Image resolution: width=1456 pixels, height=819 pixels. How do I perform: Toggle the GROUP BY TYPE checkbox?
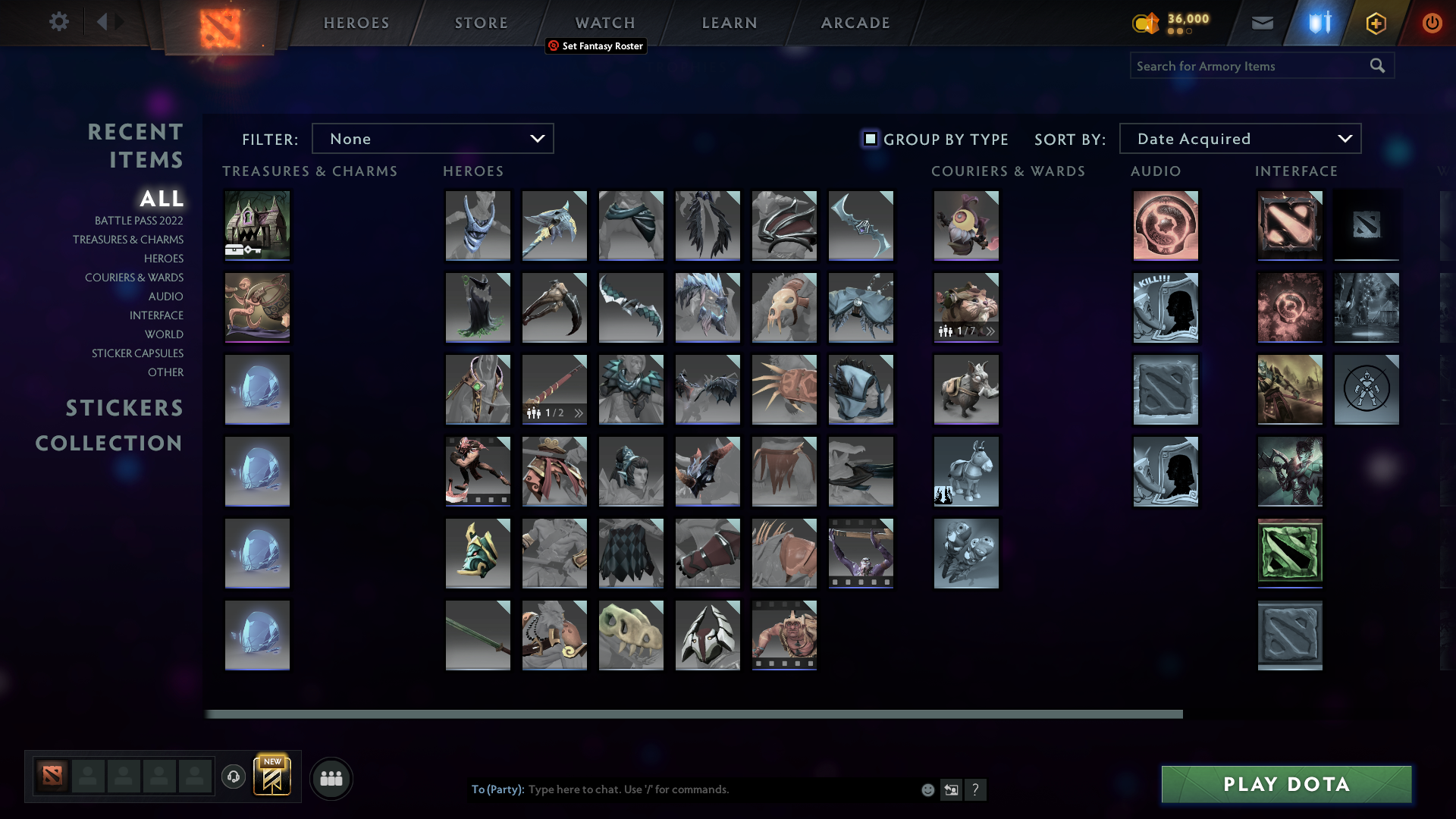869,139
